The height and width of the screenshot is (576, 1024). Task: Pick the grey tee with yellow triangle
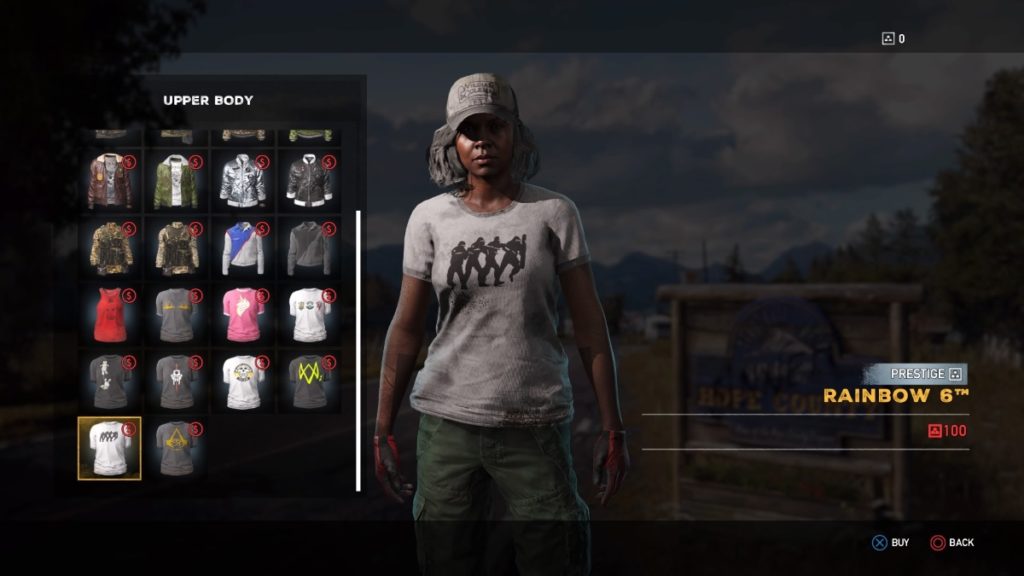click(x=176, y=448)
